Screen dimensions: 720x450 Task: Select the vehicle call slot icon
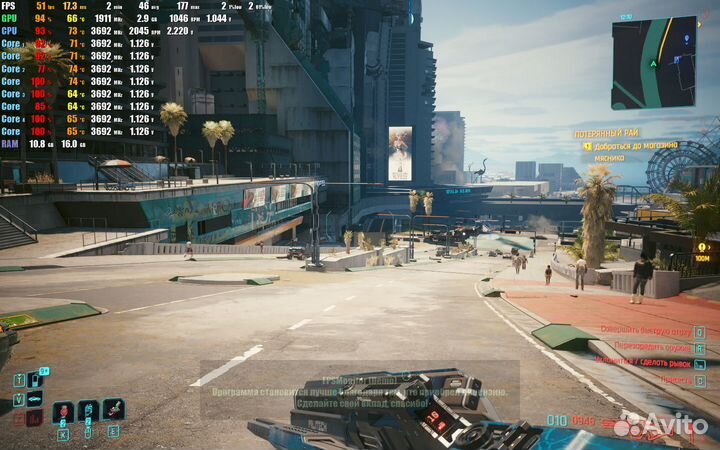pyautogui.click(x=35, y=398)
